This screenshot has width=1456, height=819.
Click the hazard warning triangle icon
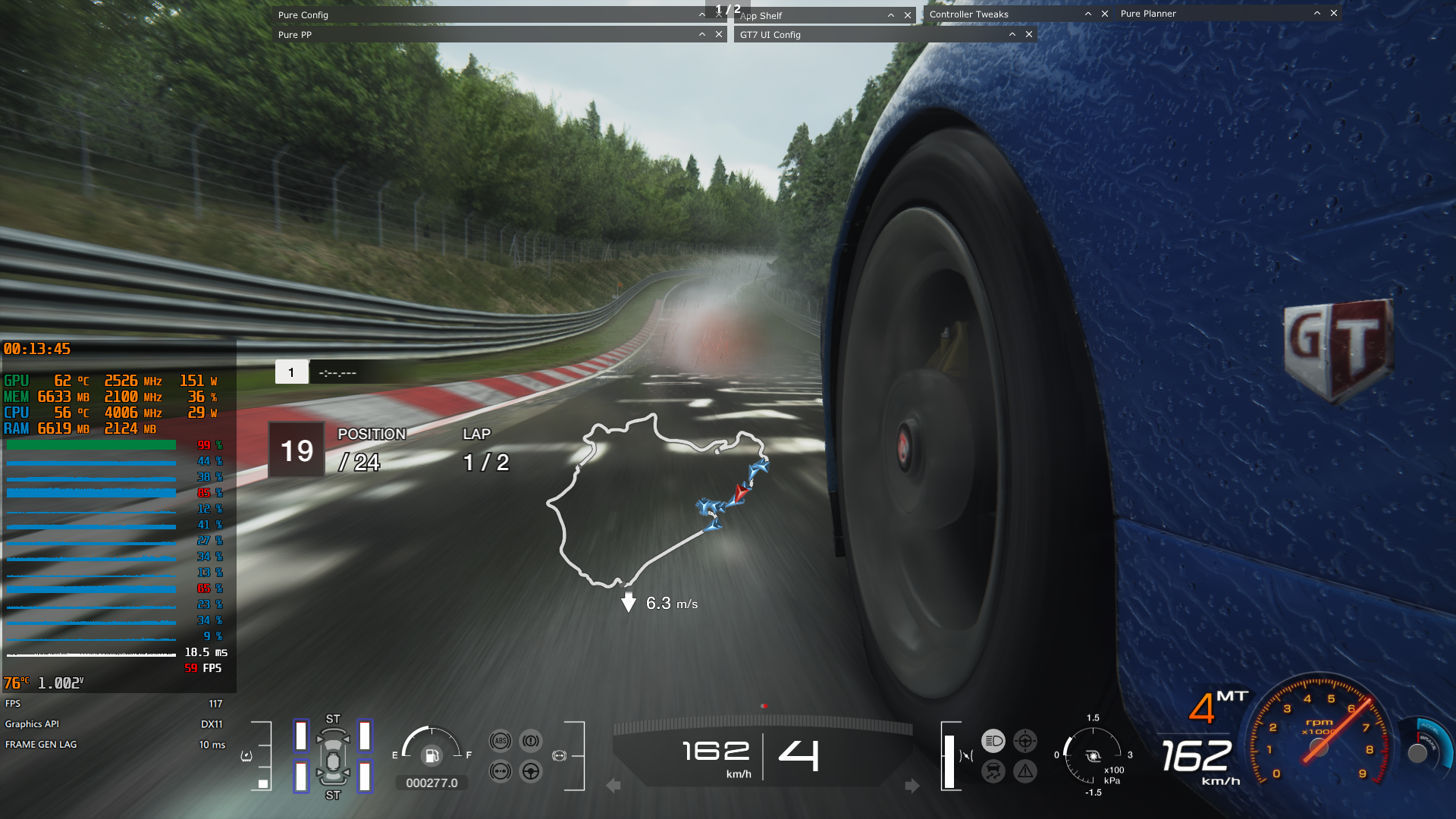1025,771
